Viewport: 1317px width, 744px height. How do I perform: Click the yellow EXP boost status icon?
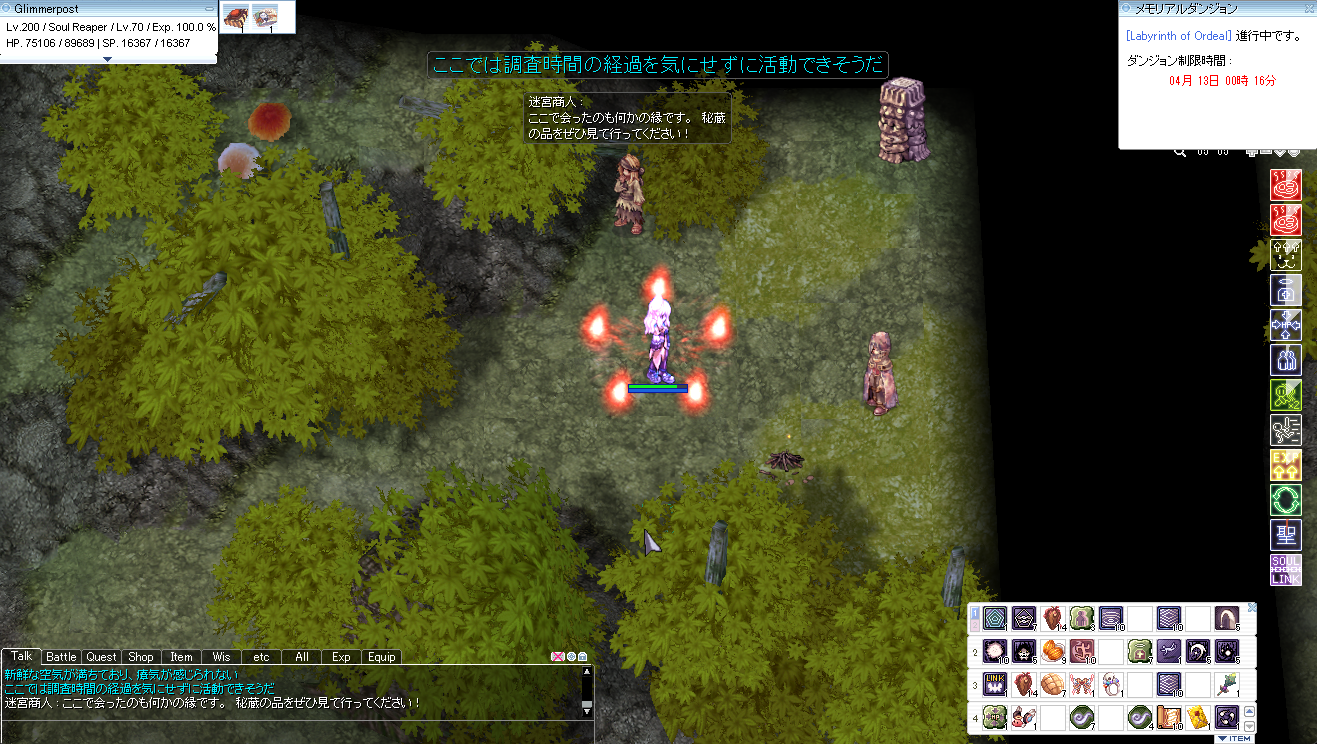click(1285, 464)
